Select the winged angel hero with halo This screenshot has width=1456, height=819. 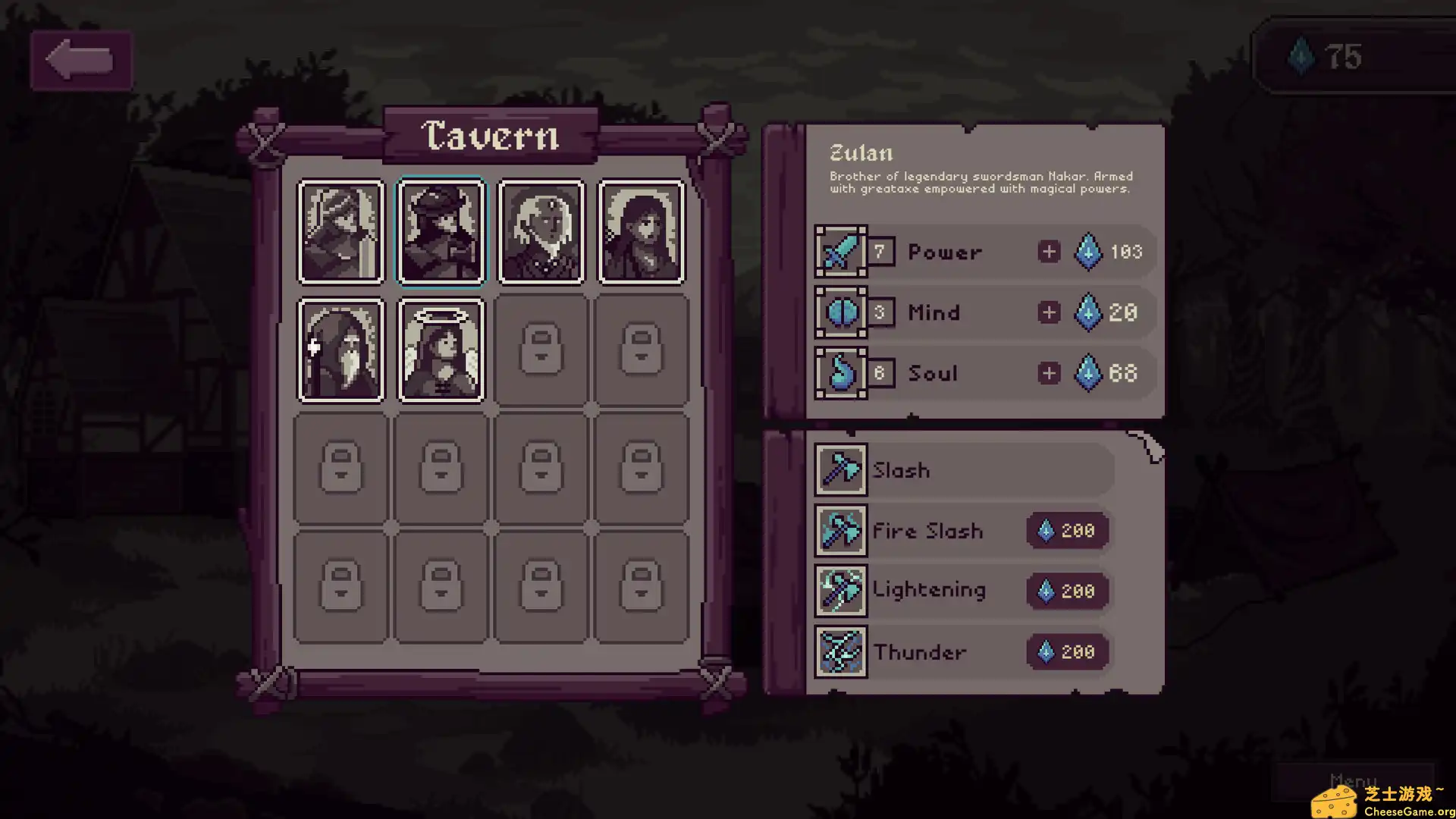pos(441,350)
